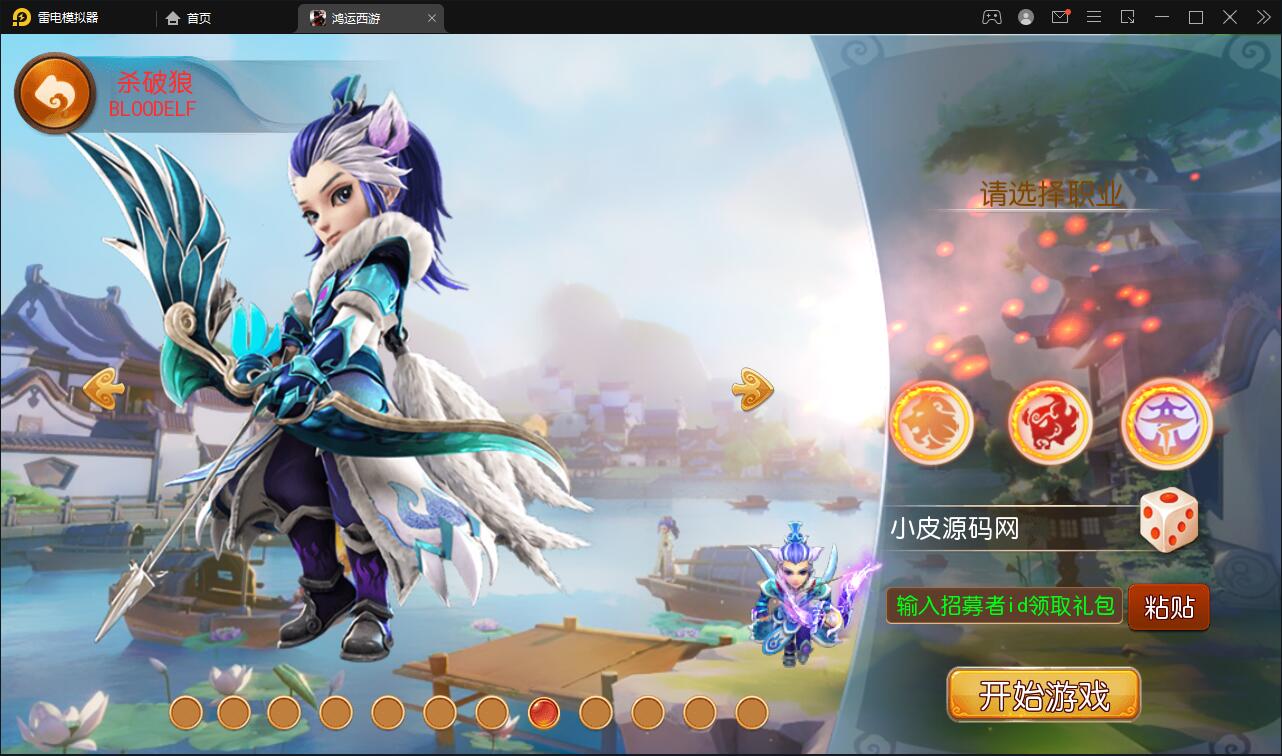Select the red beast class emblem
1282x756 pixels.
pyautogui.click(x=1048, y=423)
